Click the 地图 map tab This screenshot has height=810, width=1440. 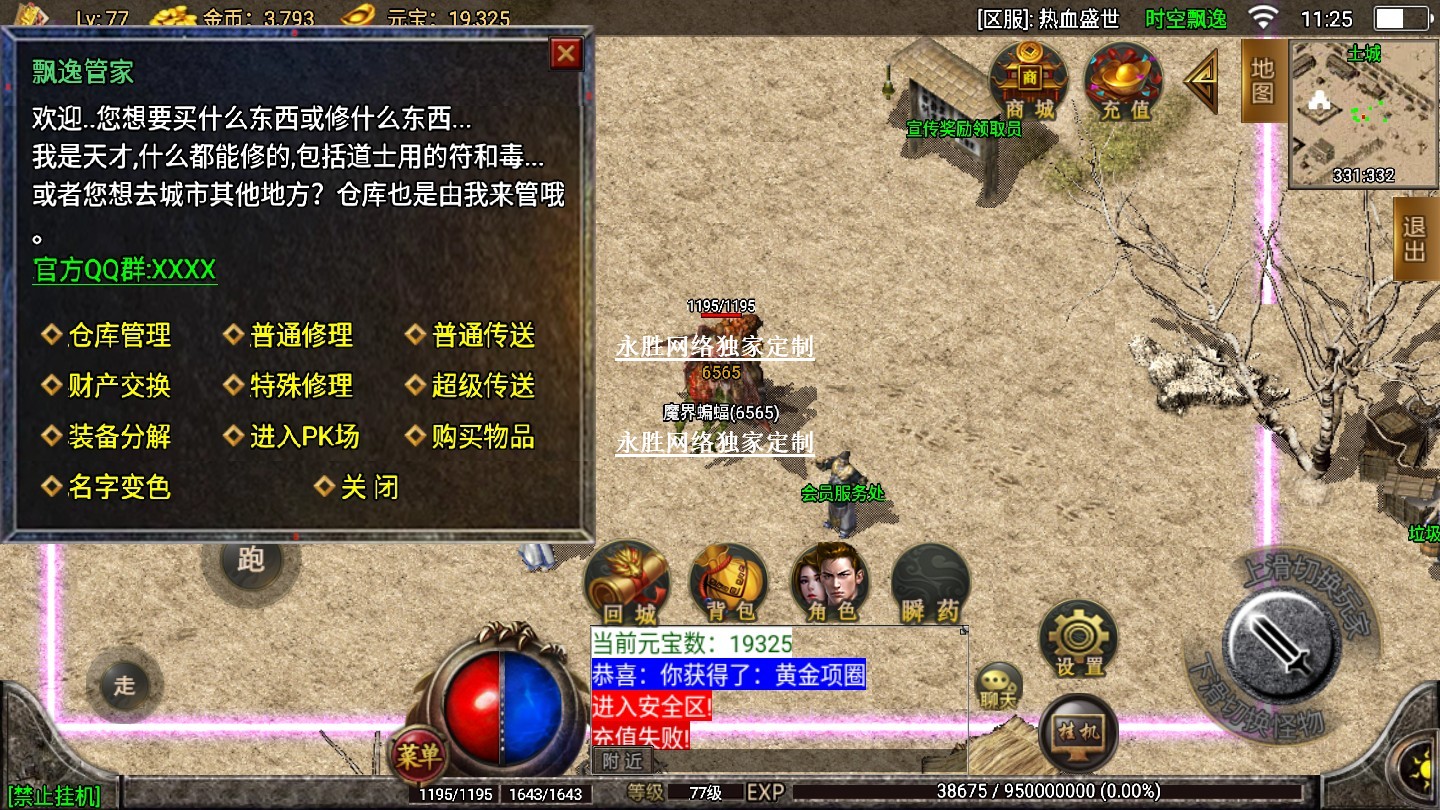[x=1263, y=82]
